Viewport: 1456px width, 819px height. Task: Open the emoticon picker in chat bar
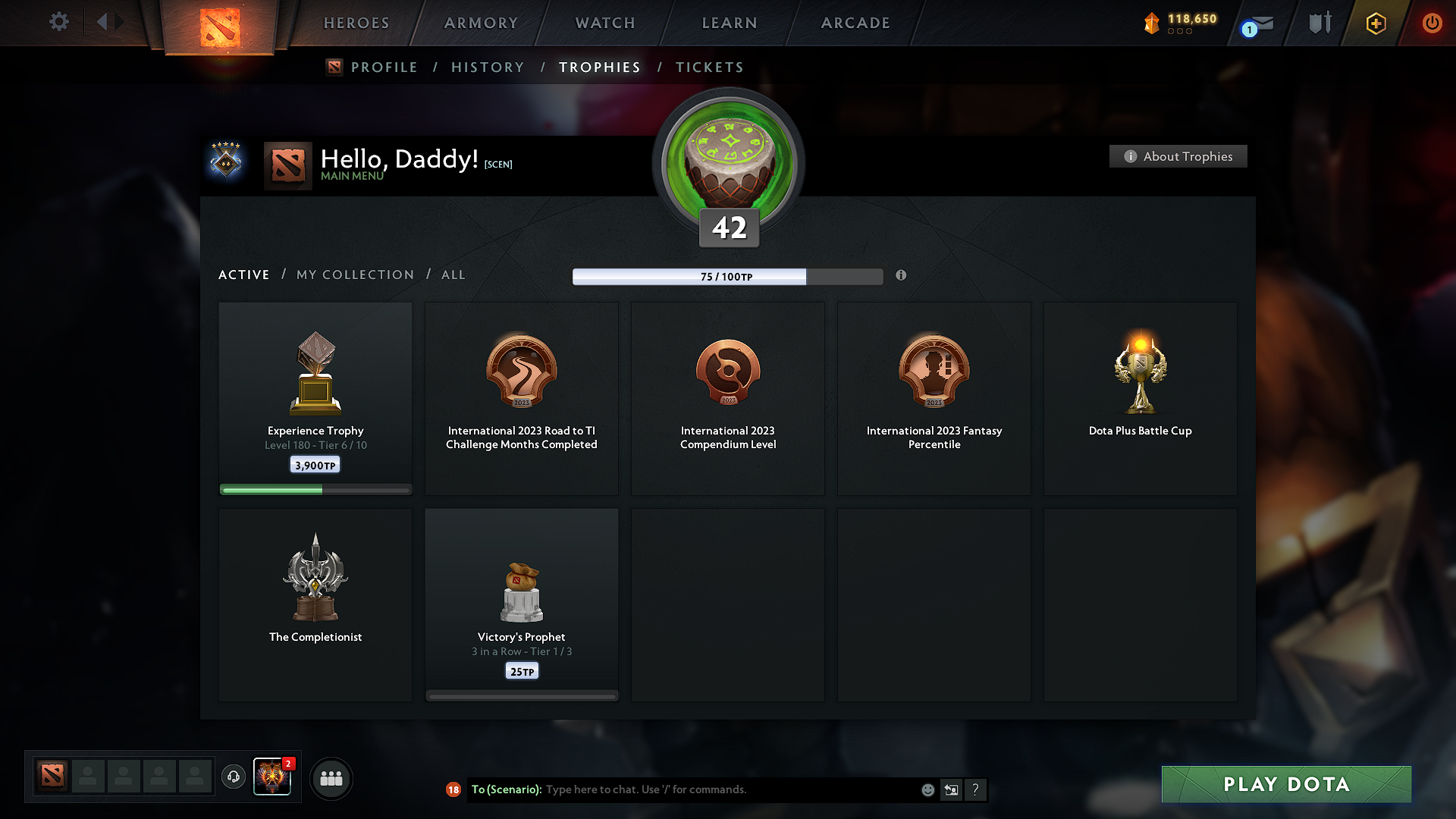coord(927,789)
